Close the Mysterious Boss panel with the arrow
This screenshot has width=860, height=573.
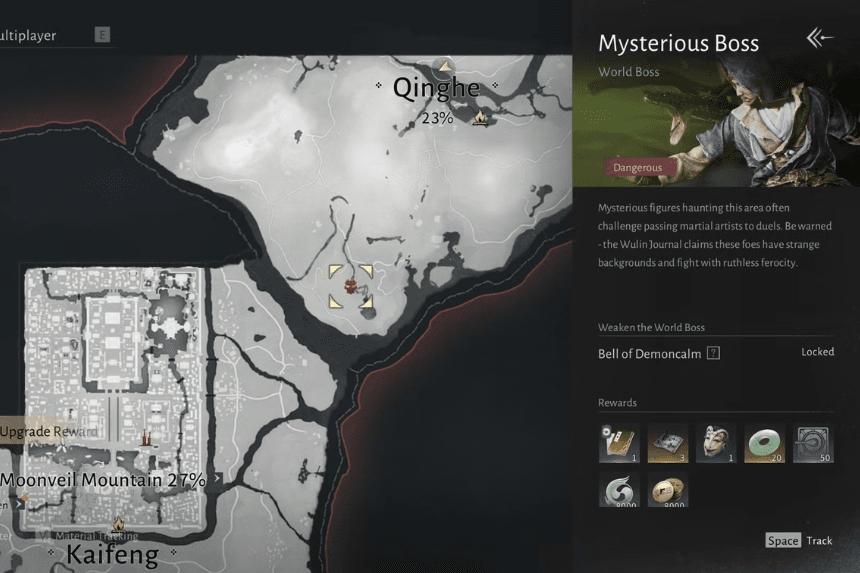click(819, 39)
